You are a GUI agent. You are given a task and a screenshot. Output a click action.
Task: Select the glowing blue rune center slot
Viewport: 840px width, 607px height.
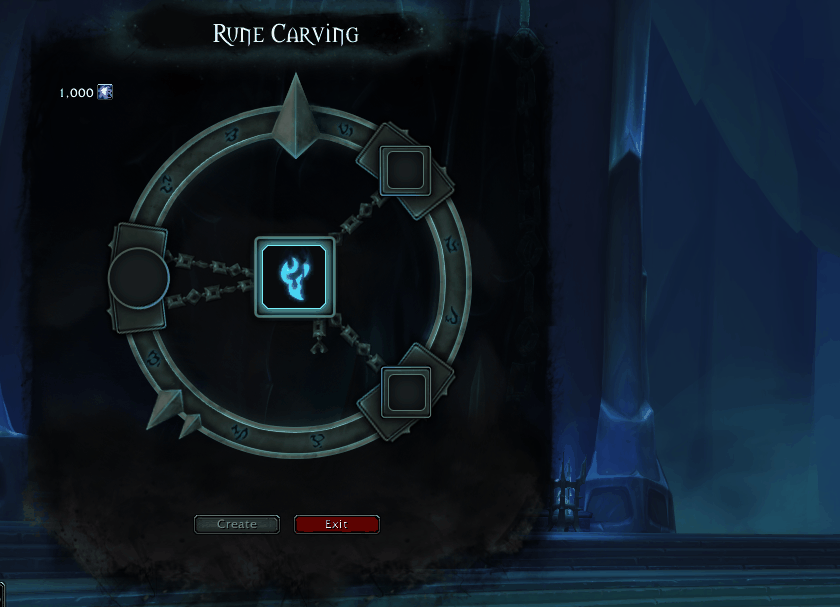pyautogui.click(x=294, y=277)
